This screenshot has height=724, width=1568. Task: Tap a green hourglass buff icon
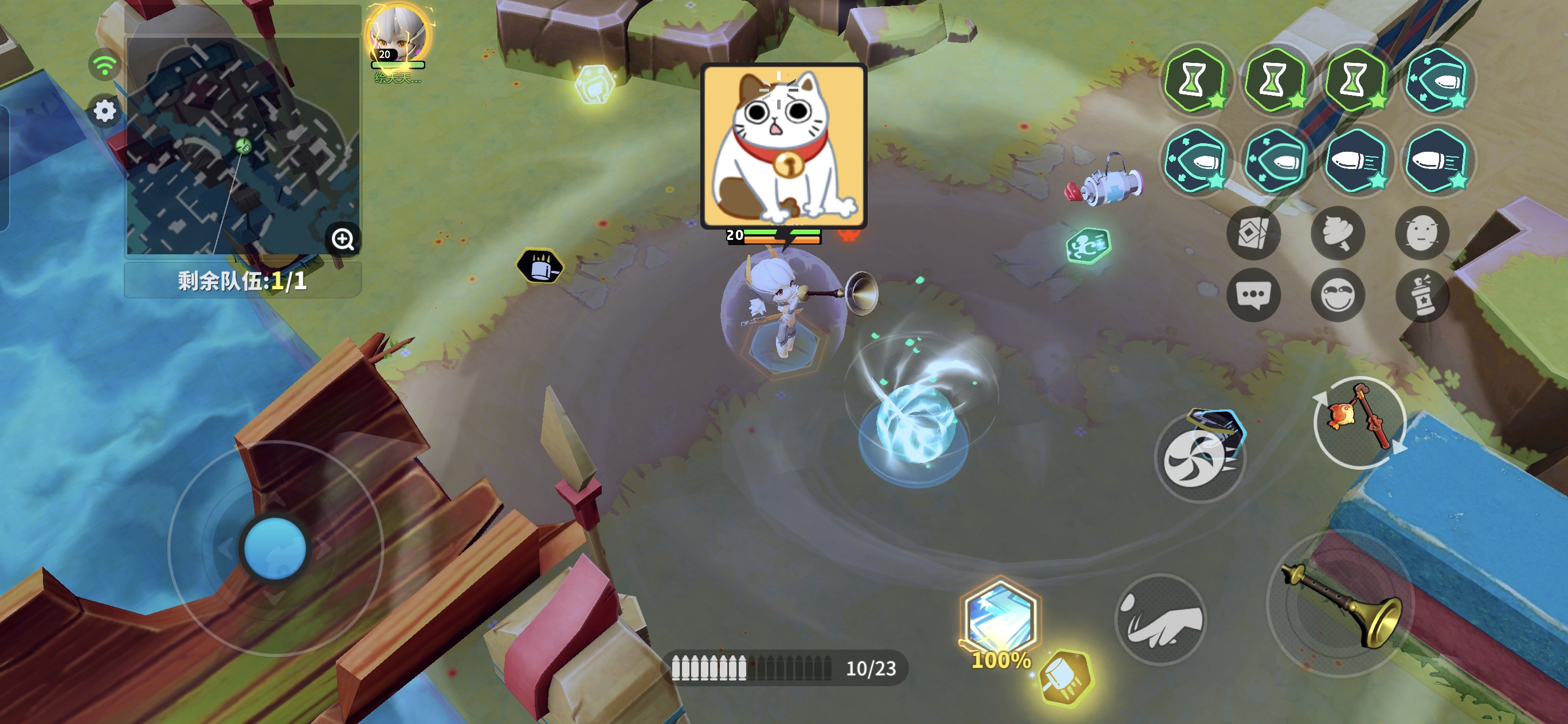tap(1198, 81)
